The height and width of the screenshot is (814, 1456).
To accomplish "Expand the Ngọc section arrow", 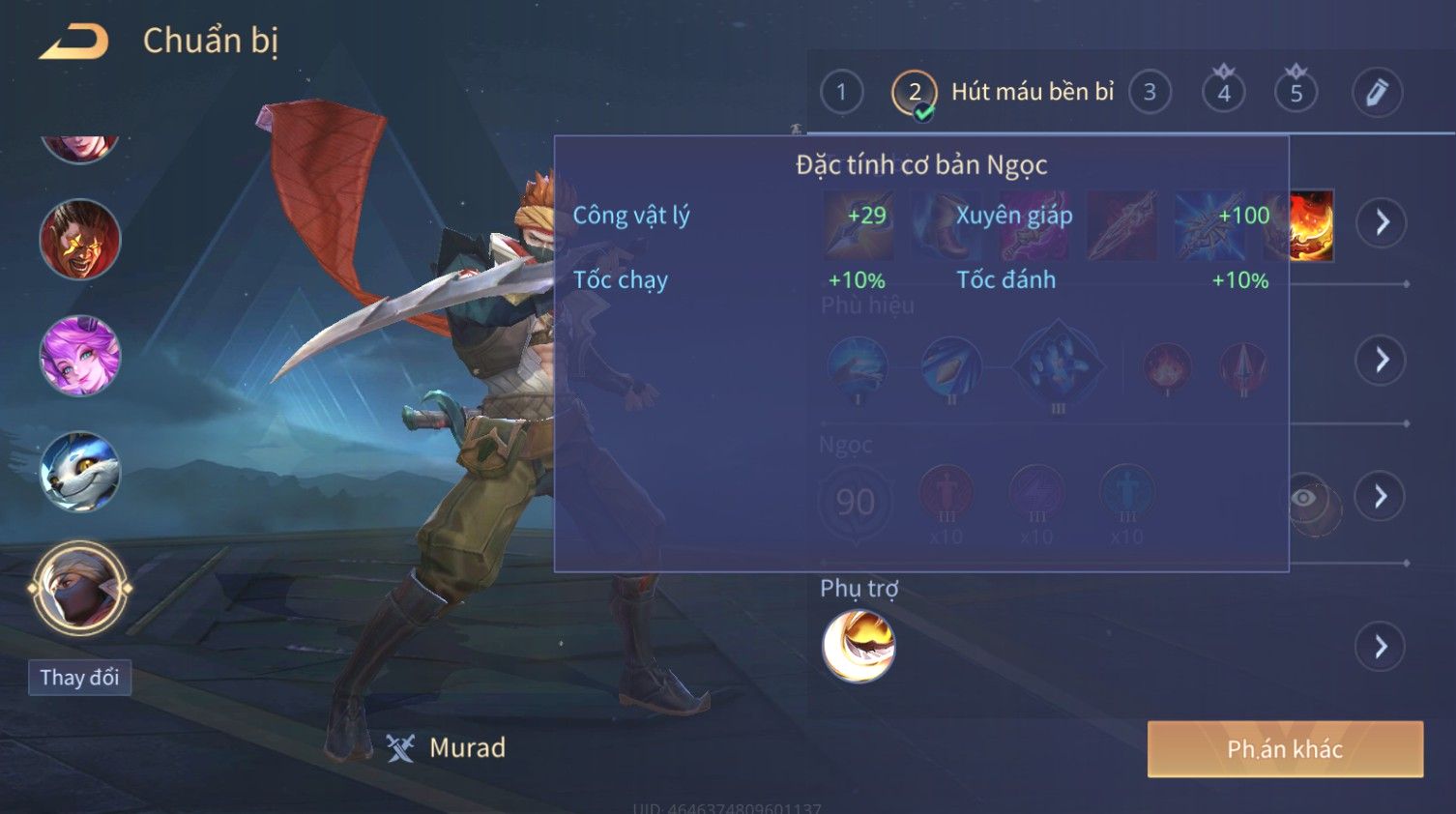I will point(1382,497).
